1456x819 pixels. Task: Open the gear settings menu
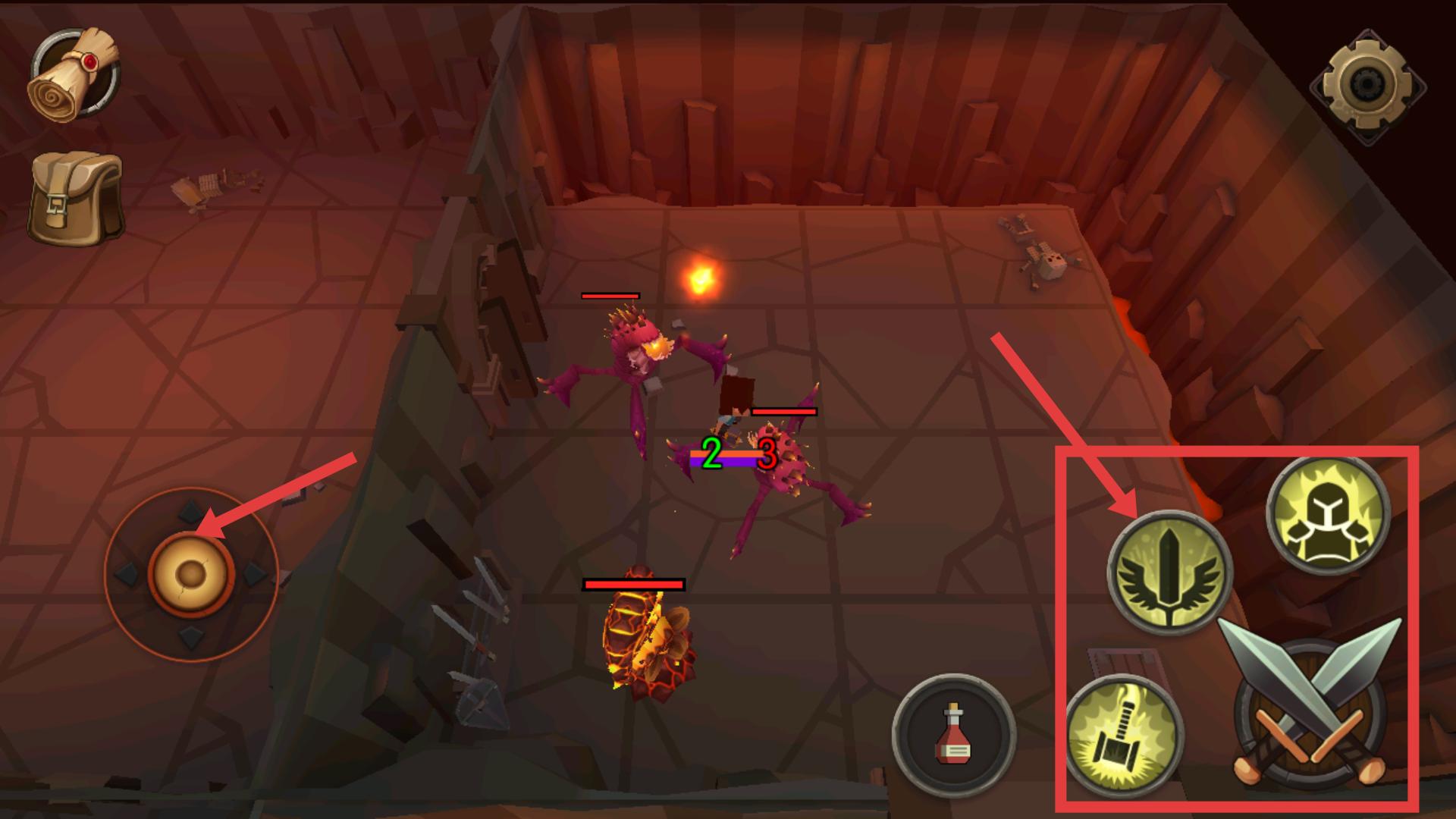[x=1369, y=86]
